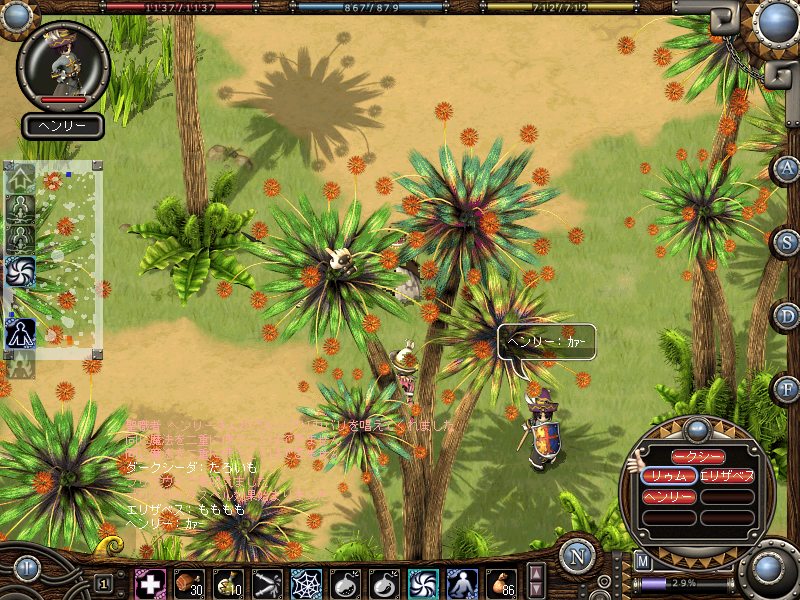This screenshot has width=800, height=600.
Task: Click the A shortcut button
Action: [x=787, y=169]
